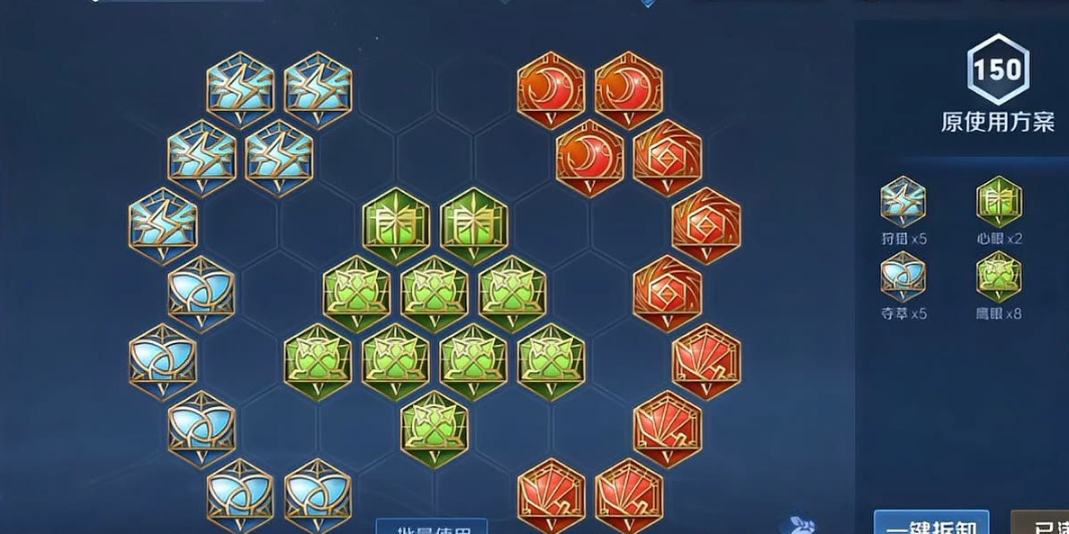Click the partly visible 批量使用 button
Viewport: 1069px width, 534px height.
tap(431, 526)
